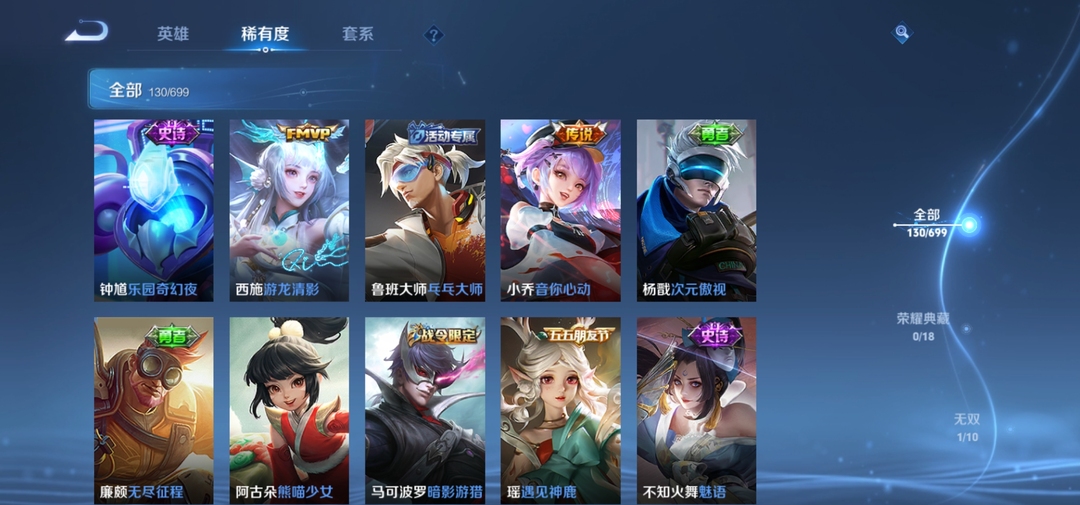Pick the 瑶 遇见神鹿 skin card
This screenshot has width=1080, height=505.
pos(560,410)
